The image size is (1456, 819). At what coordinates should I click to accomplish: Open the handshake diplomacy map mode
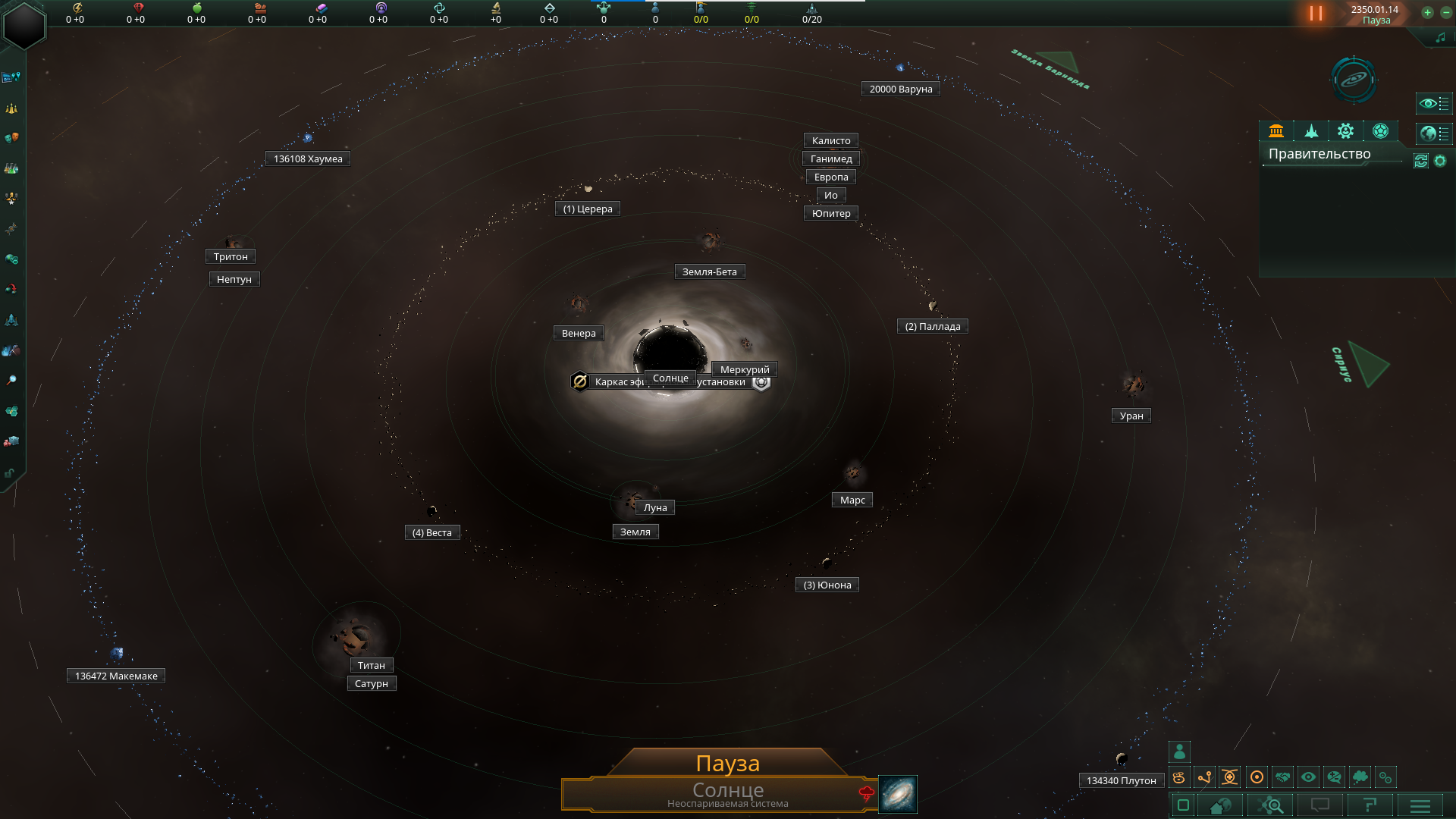(x=1282, y=777)
